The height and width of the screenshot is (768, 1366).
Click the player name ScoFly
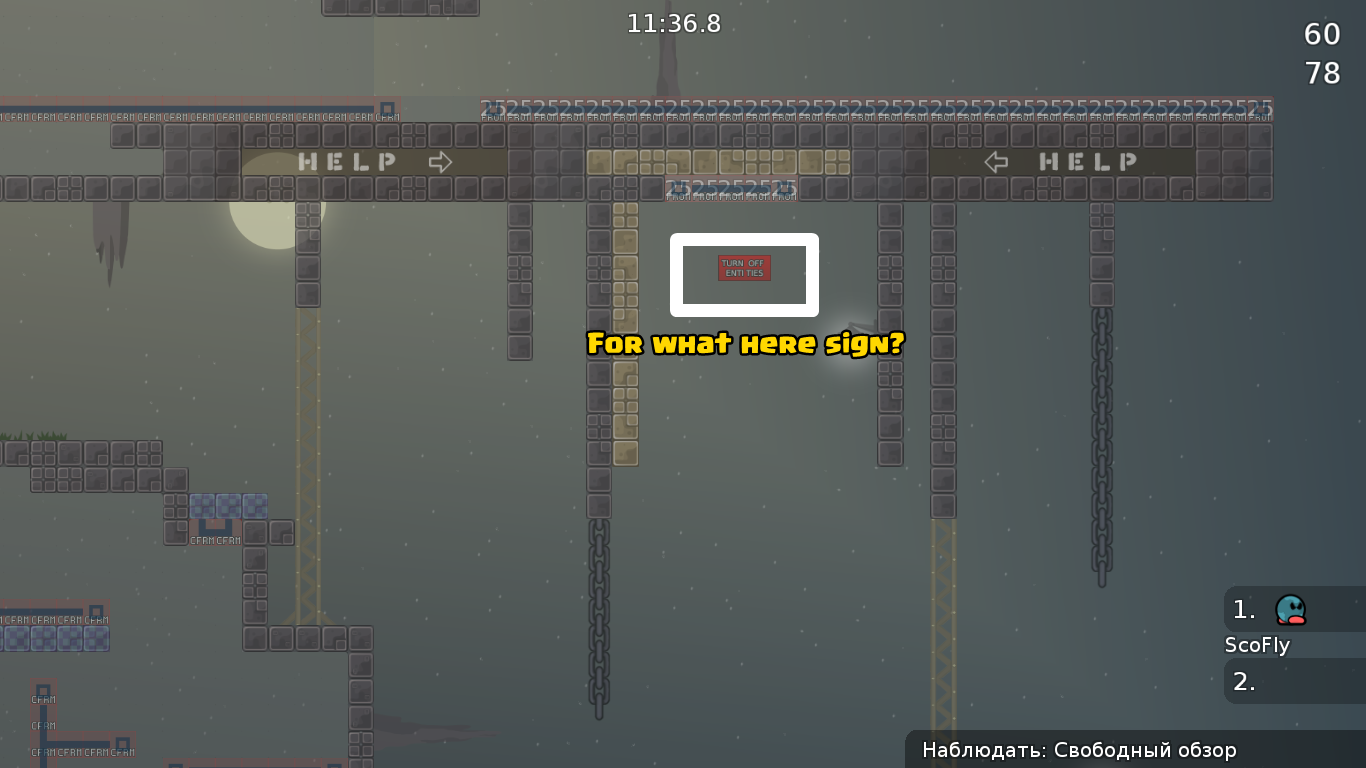click(x=1257, y=645)
